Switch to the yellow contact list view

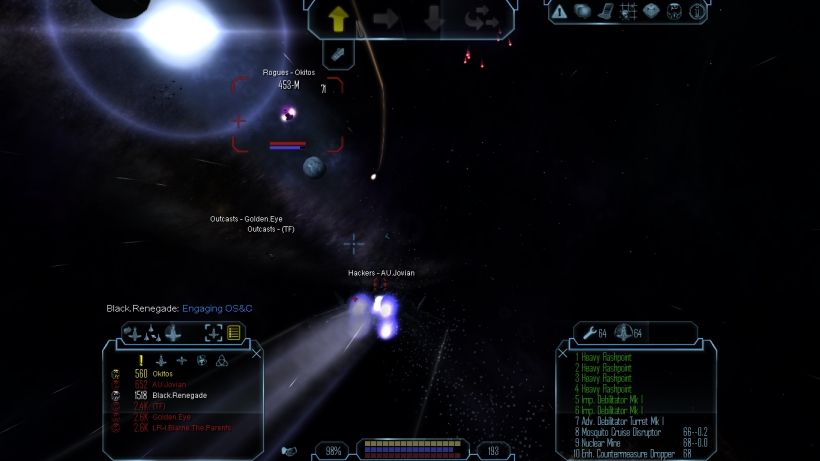click(x=233, y=333)
